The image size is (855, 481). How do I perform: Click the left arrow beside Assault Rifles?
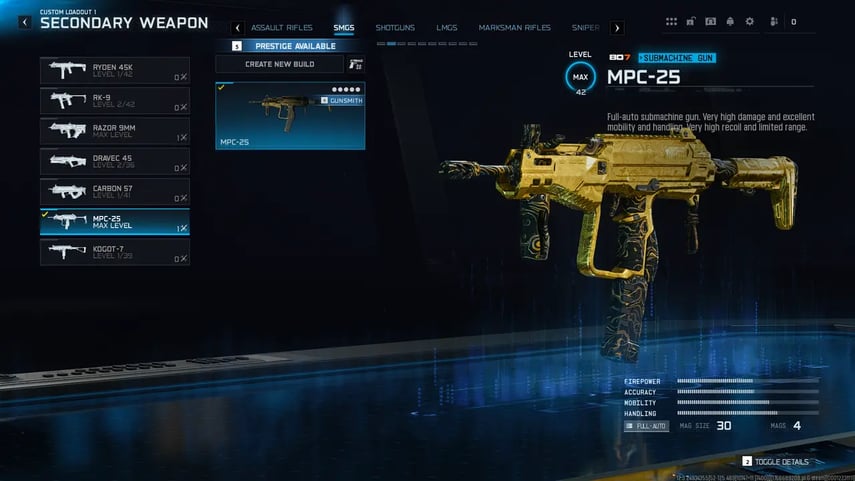click(x=237, y=28)
